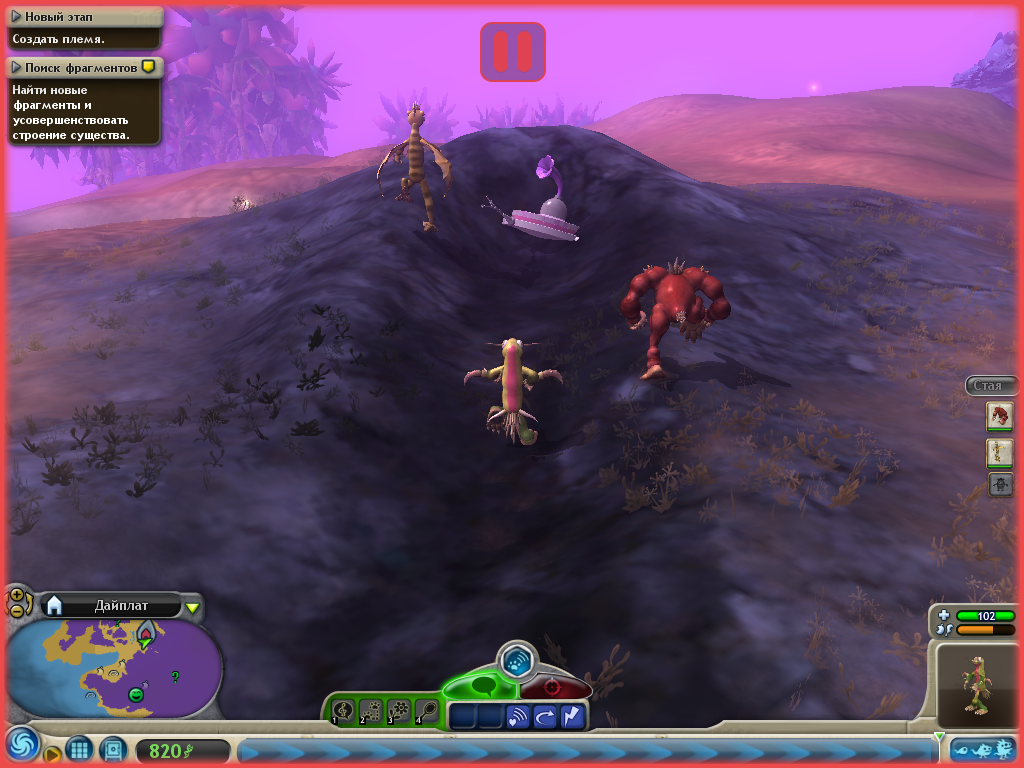Switch to the red attack stance
1024x768 pixels.
[x=552, y=688]
